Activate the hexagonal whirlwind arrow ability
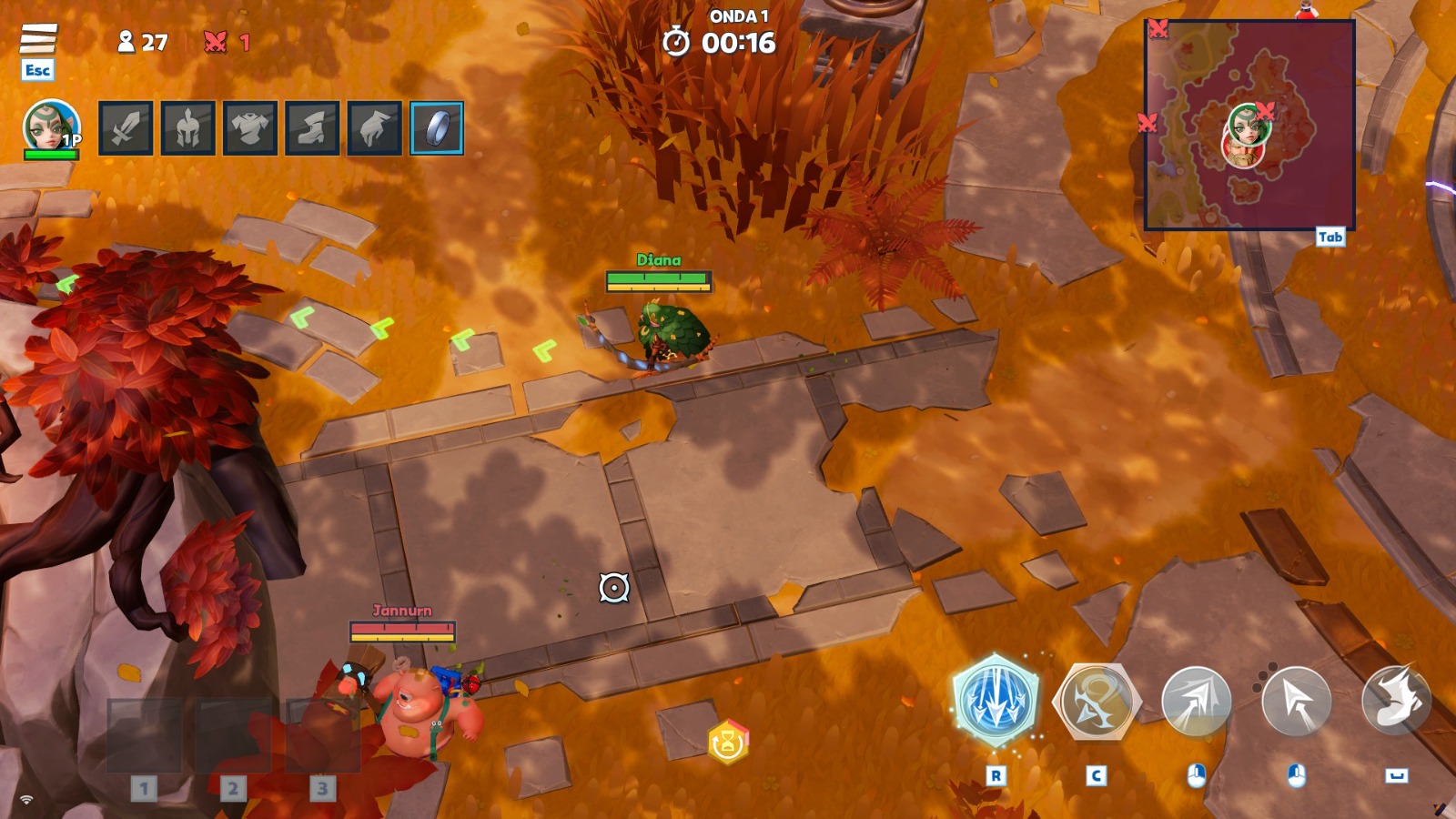Screen dimensions: 1456x819 [x=1096, y=702]
